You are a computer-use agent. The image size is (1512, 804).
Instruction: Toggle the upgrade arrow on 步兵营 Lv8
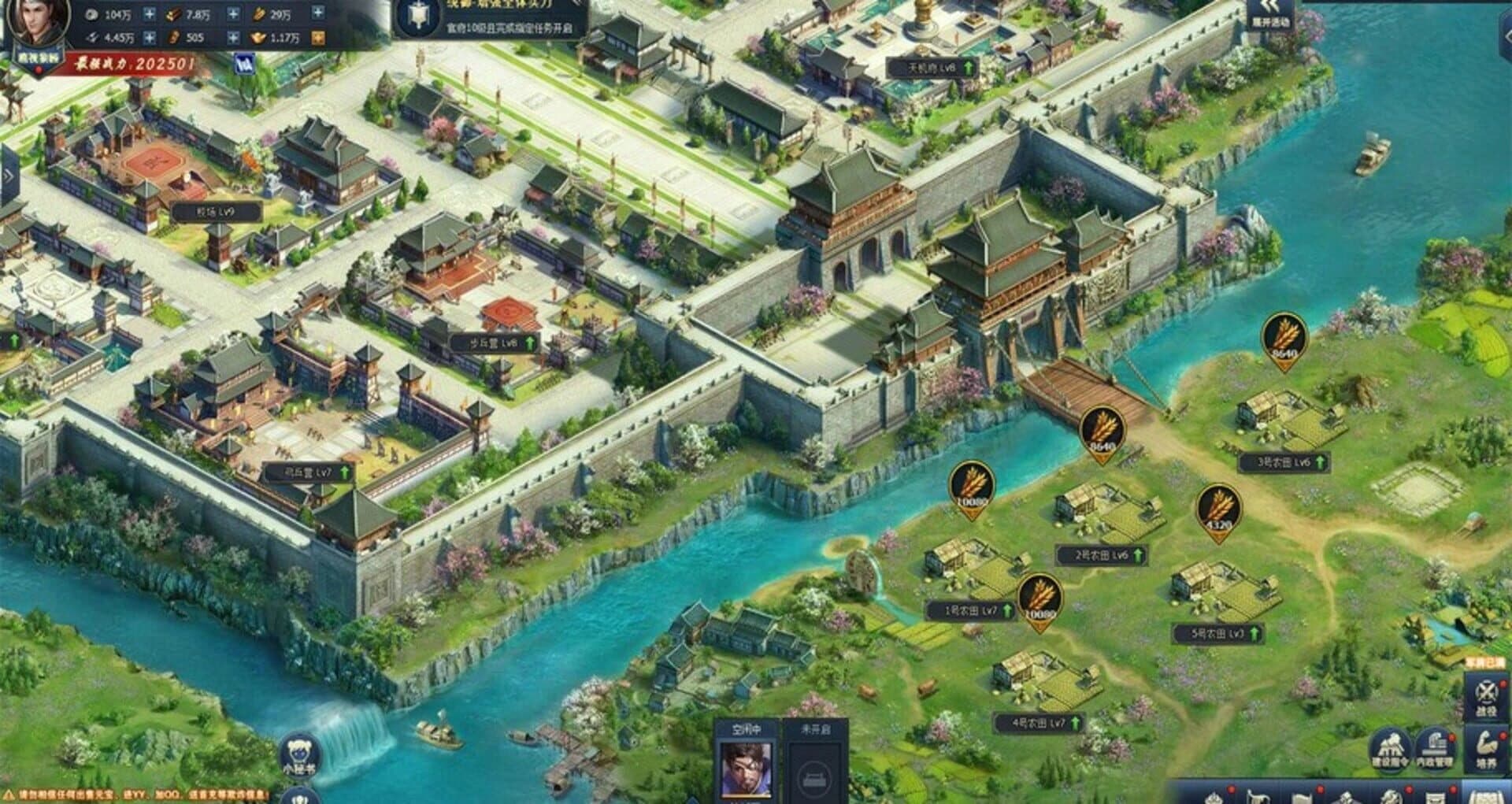coord(528,344)
